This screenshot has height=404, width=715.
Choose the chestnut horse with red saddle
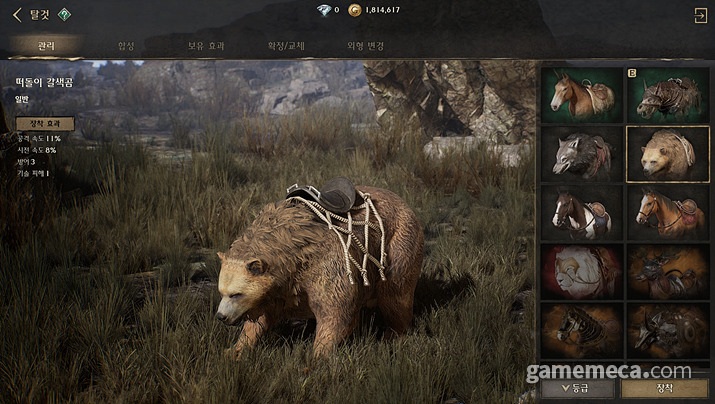pos(668,213)
